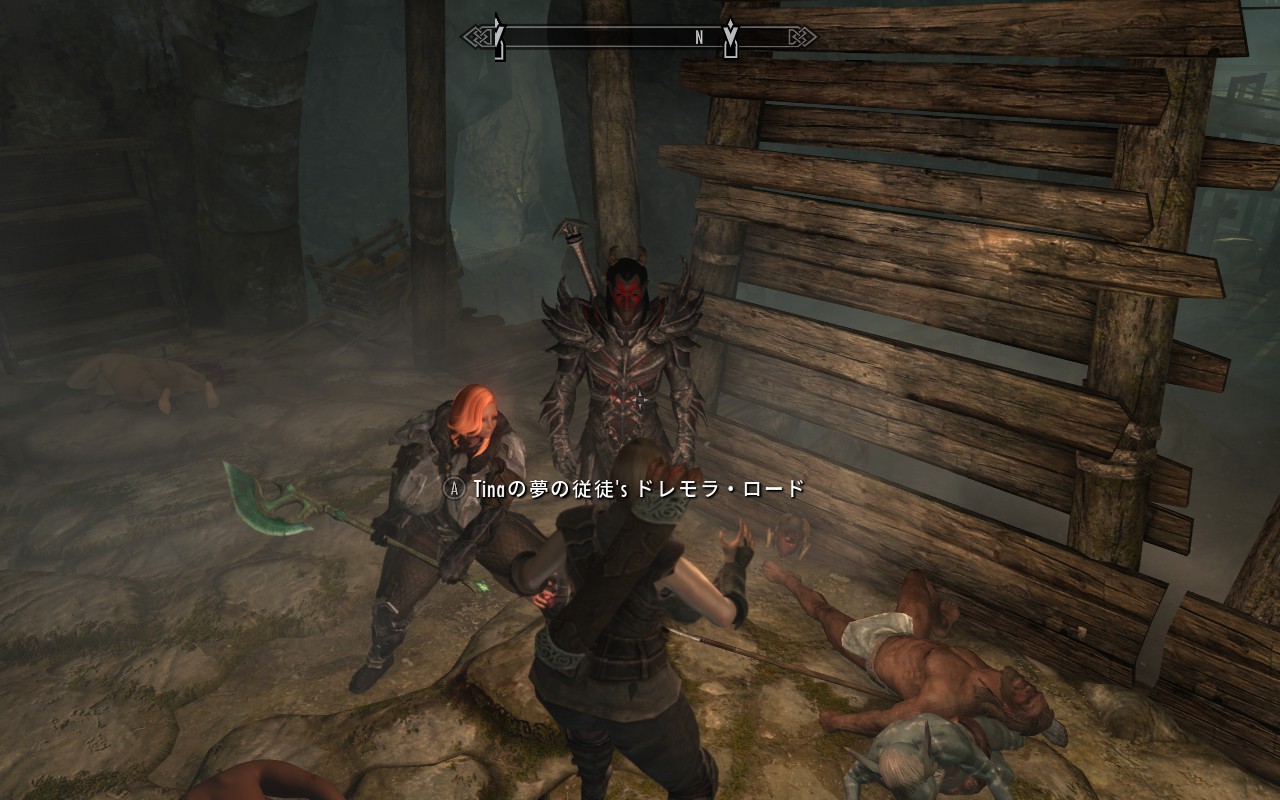Click the N marker on the compass
Screen dimensions: 1280x800
698,35
